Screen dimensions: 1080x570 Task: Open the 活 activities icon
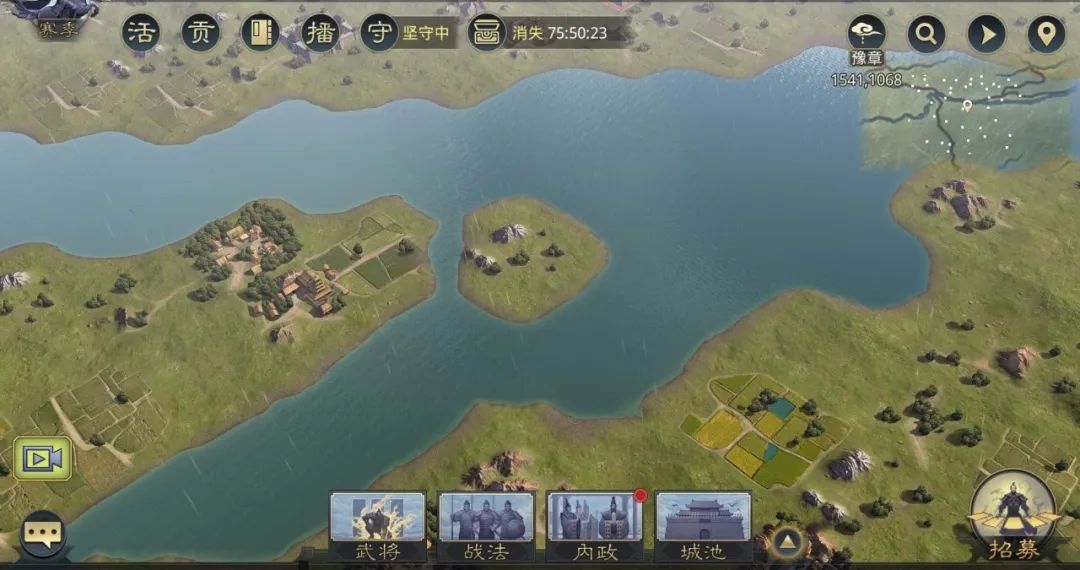pyautogui.click(x=141, y=33)
